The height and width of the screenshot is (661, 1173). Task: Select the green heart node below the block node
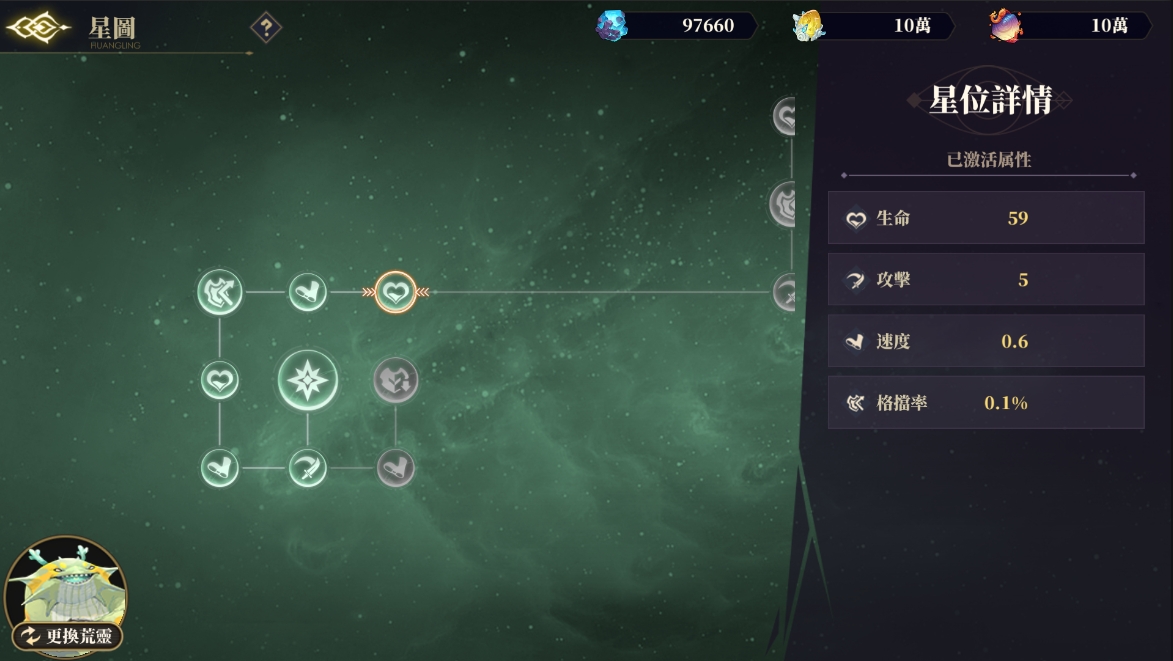(x=219, y=380)
